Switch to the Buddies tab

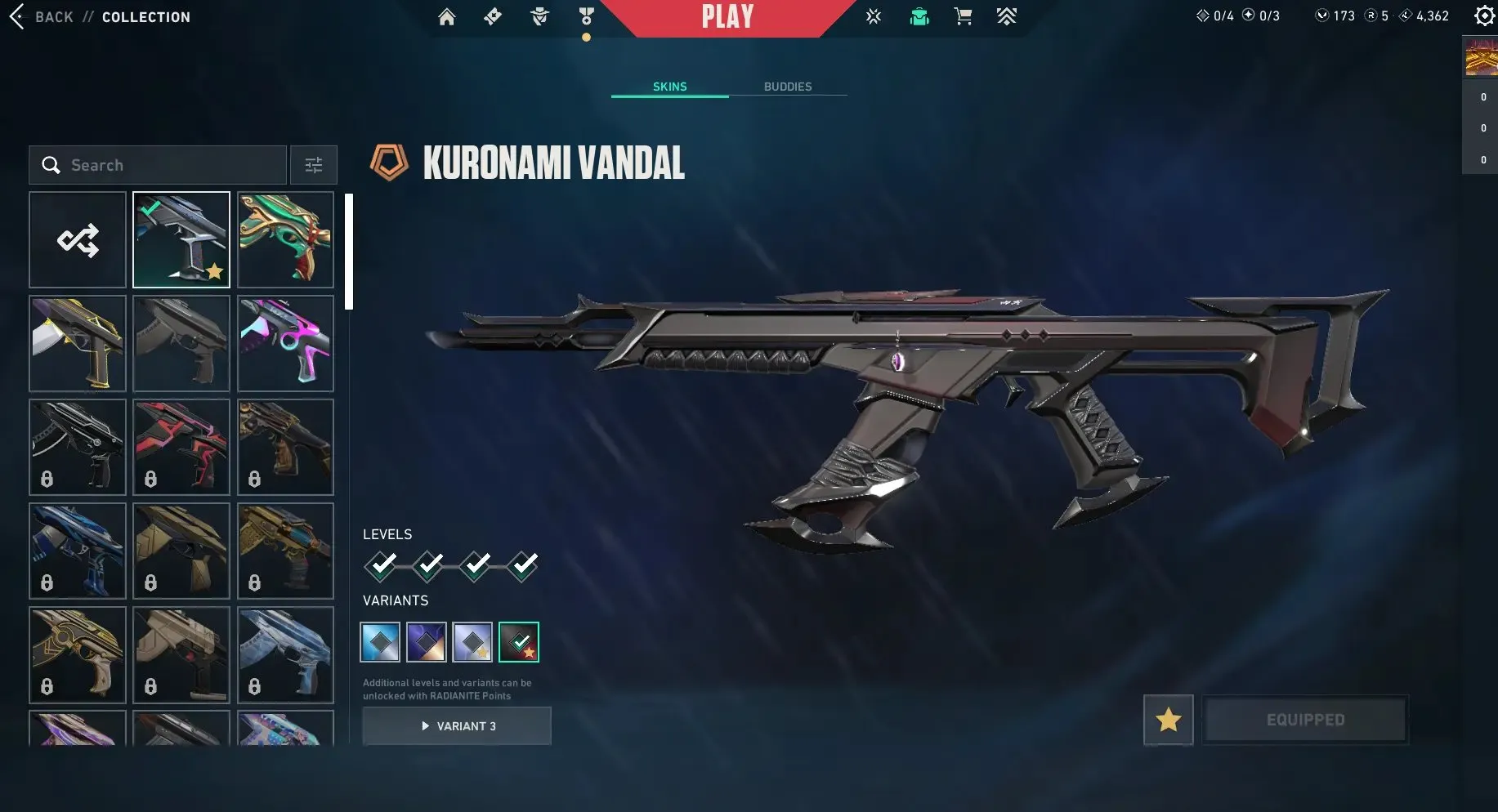coord(787,87)
